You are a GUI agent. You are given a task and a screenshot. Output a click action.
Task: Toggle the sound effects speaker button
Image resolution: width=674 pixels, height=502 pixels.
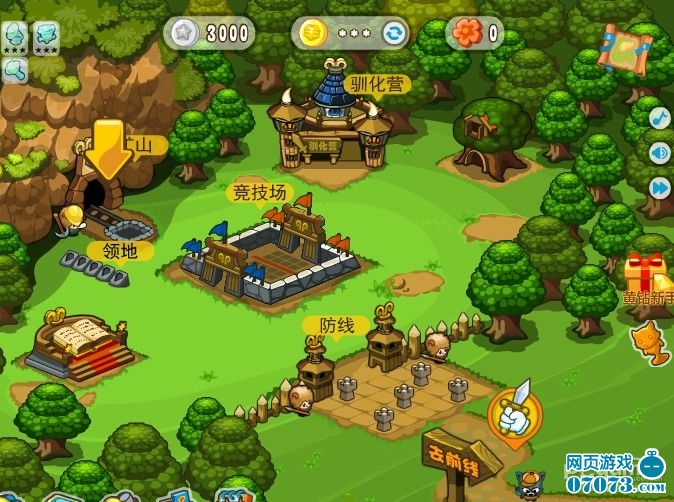click(x=659, y=152)
